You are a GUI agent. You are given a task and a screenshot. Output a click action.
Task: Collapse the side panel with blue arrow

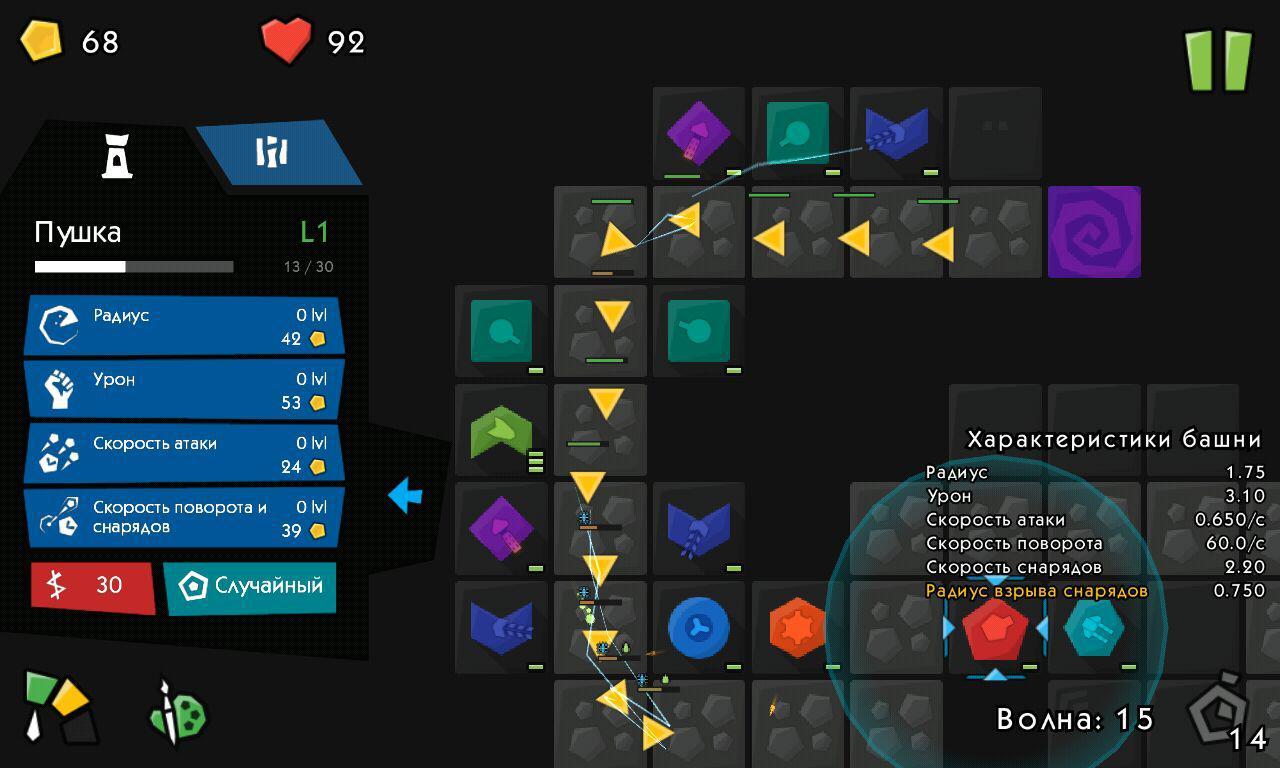point(405,495)
